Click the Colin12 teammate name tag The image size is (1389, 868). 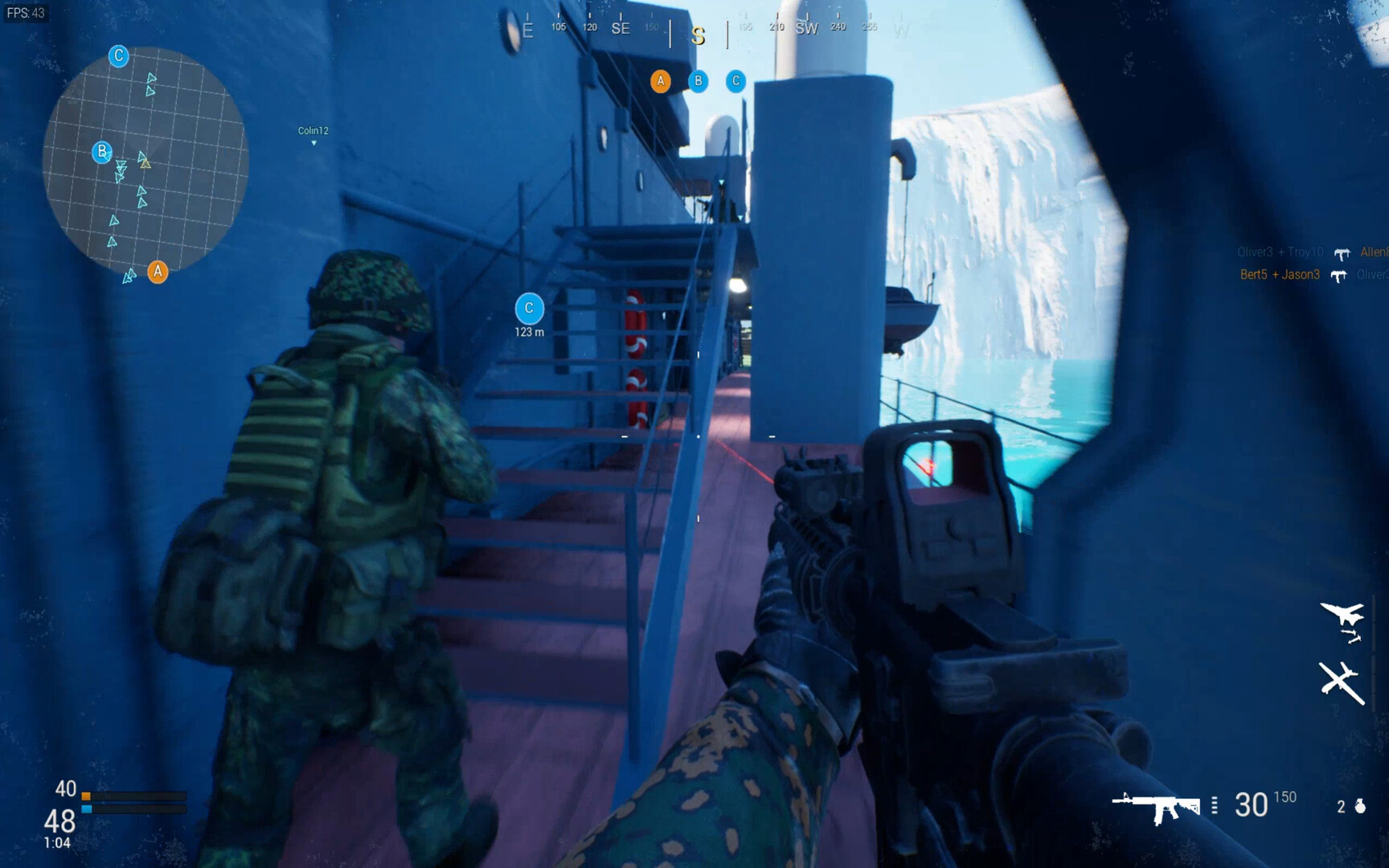[313, 131]
